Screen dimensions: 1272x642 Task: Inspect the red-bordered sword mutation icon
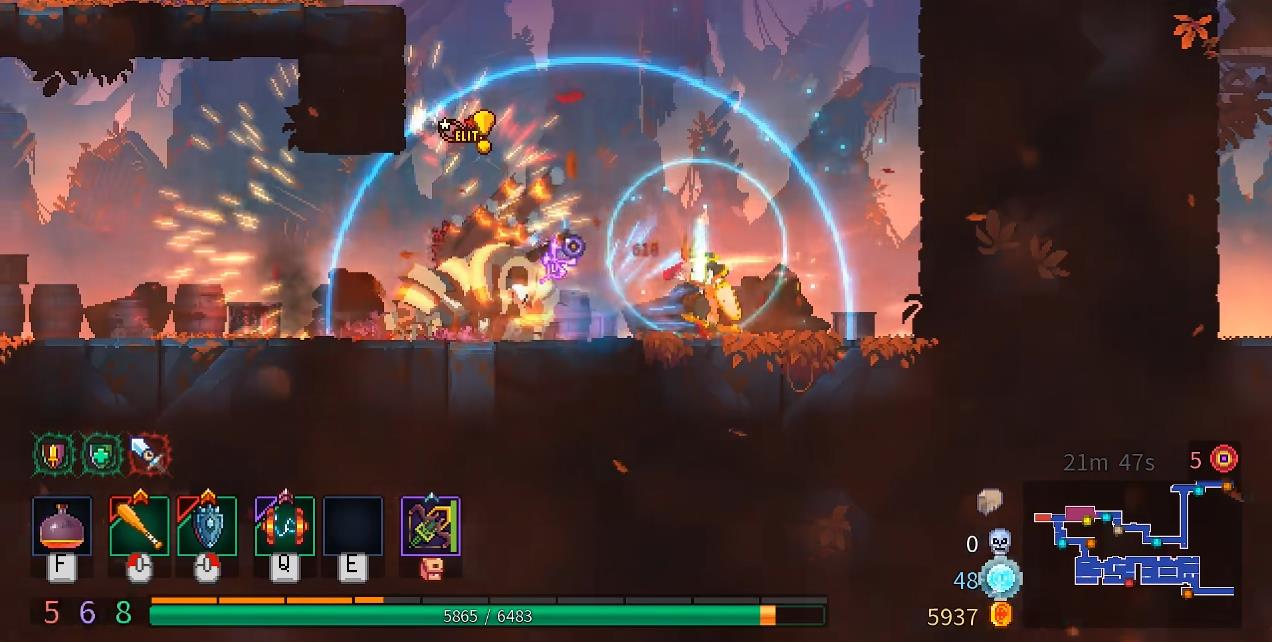tap(148, 455)
